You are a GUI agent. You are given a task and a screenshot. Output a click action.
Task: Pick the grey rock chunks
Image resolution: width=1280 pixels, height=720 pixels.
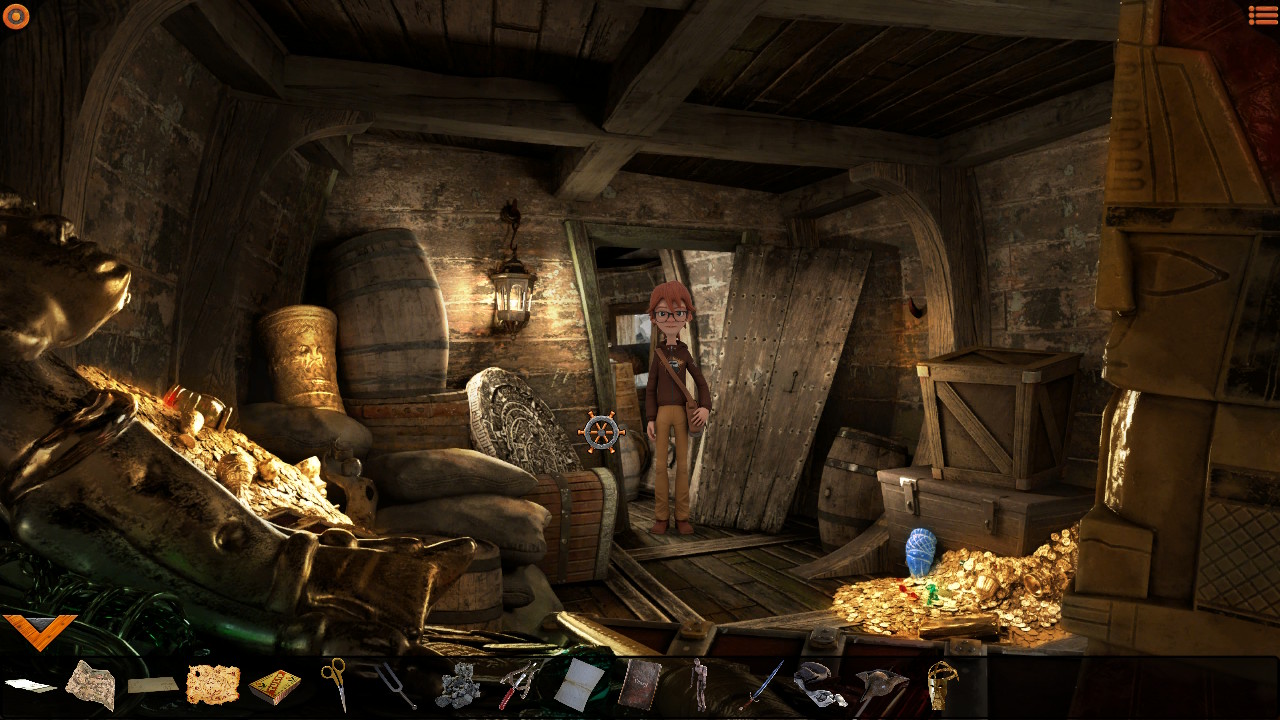[x=458, y=686]
